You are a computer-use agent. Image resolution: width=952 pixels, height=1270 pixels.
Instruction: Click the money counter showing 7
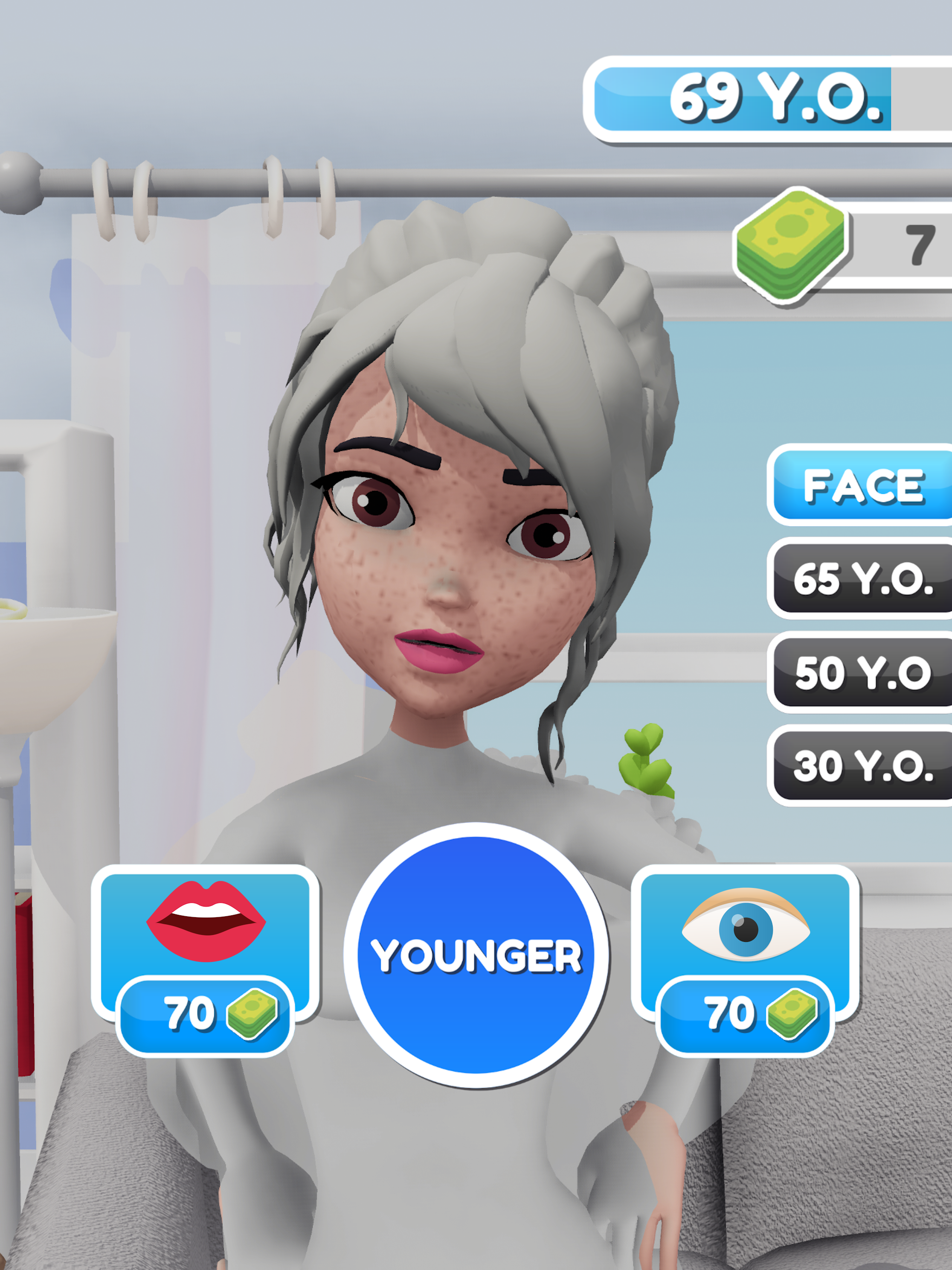coord(919,247)
